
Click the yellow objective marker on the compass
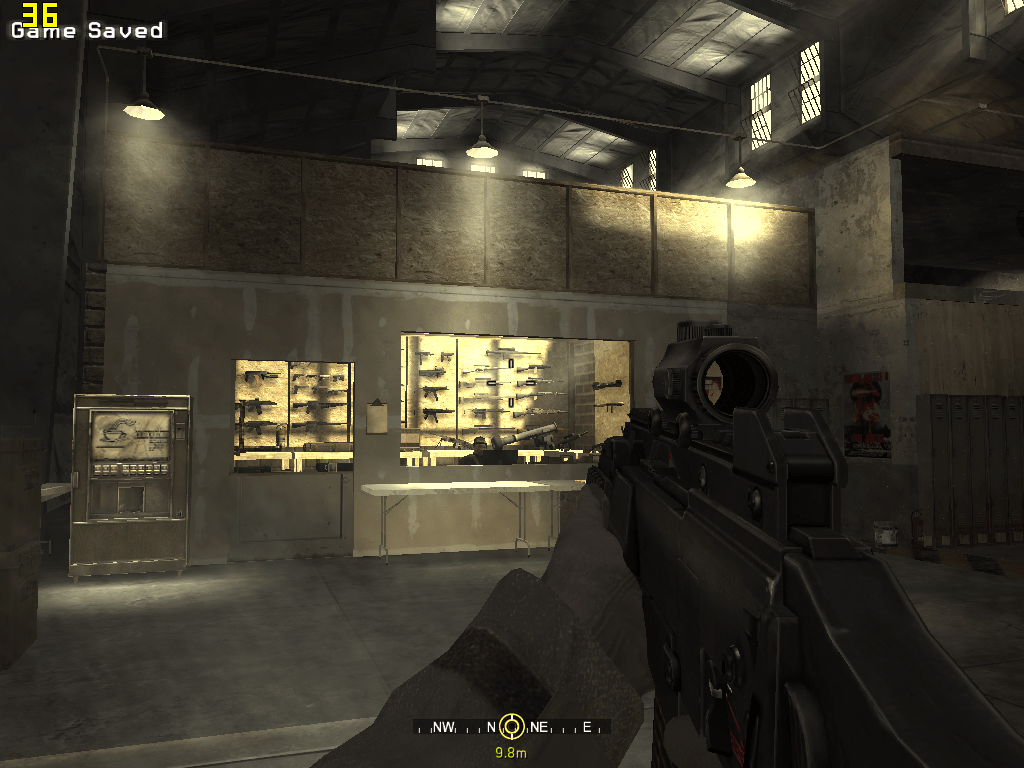[x=512, y=726]
